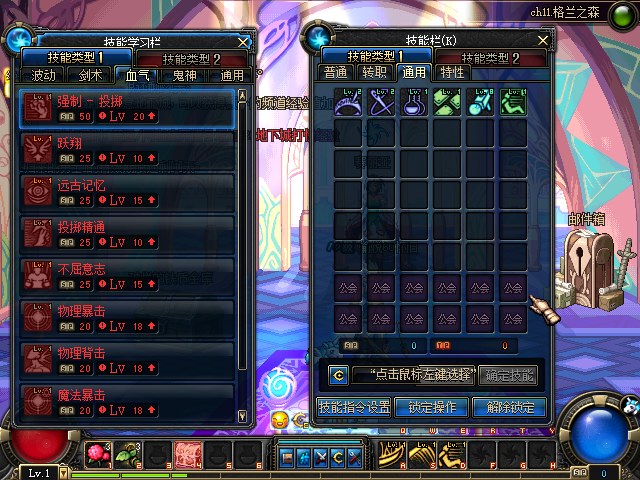Click the 解除锁定 unlock button
This screenshot has height=480, width=640.
pos(510,407)
